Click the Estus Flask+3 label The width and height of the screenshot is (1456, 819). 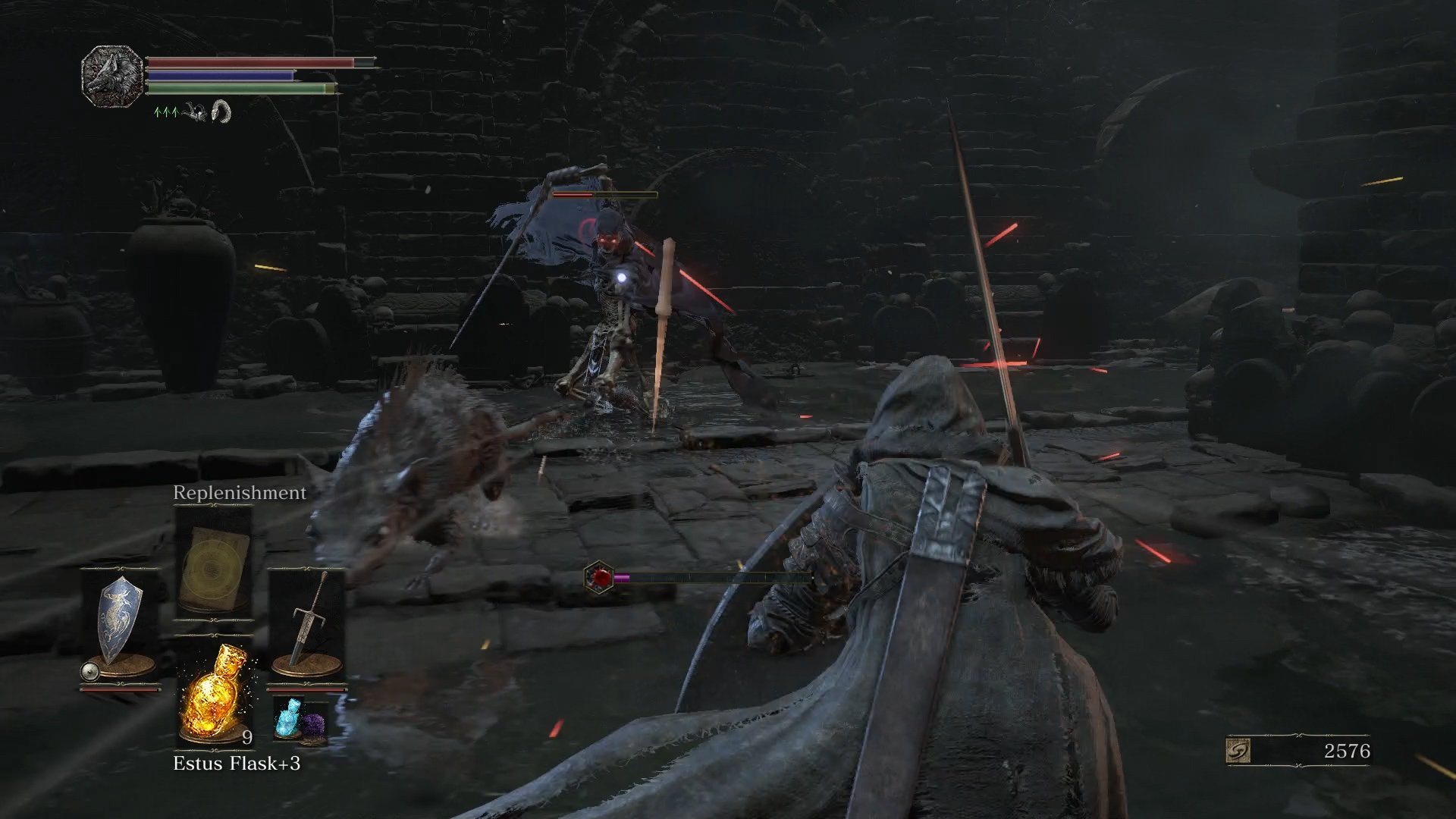coord(237,761)
